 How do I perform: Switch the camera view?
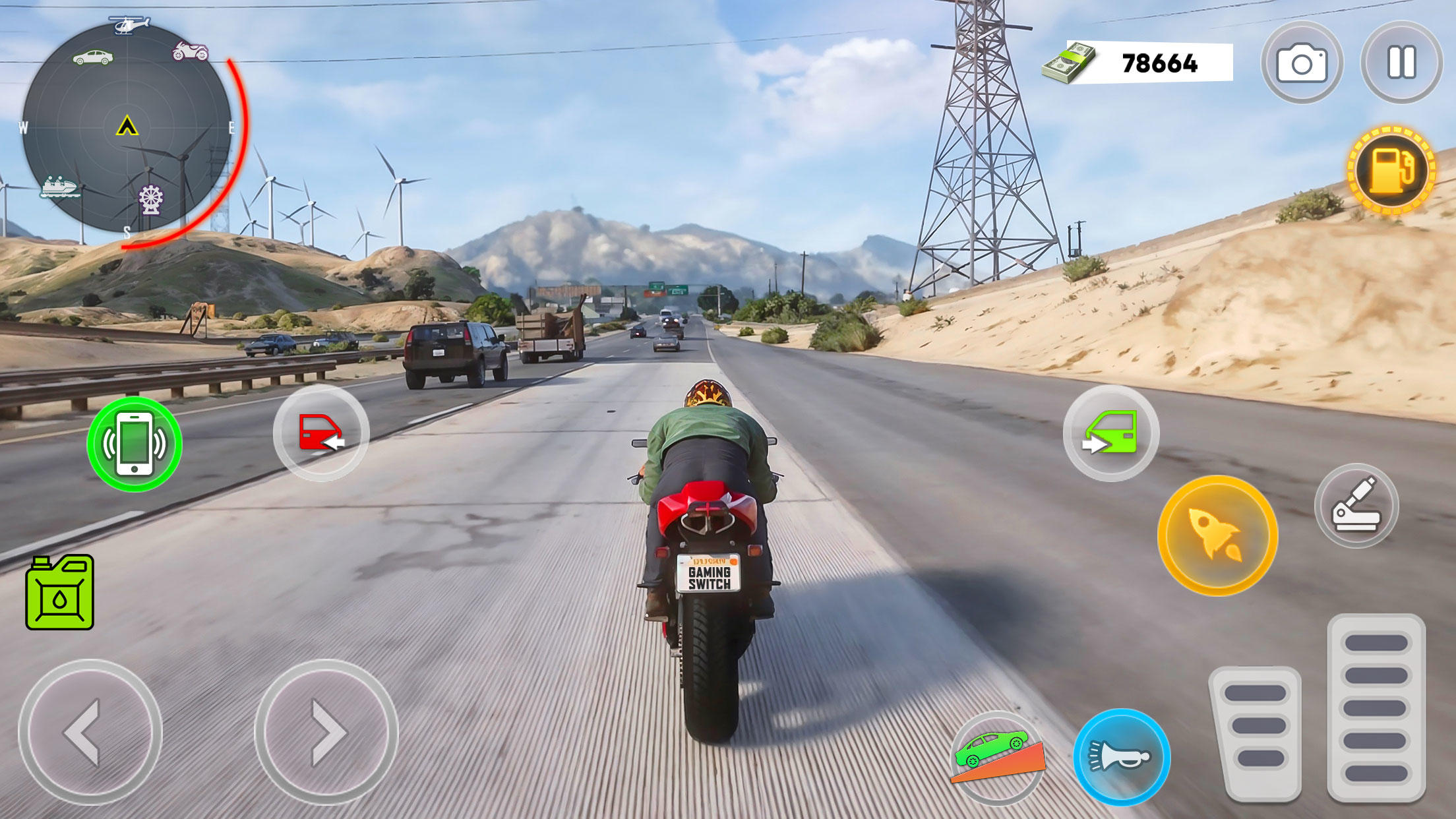point(1302,63)
